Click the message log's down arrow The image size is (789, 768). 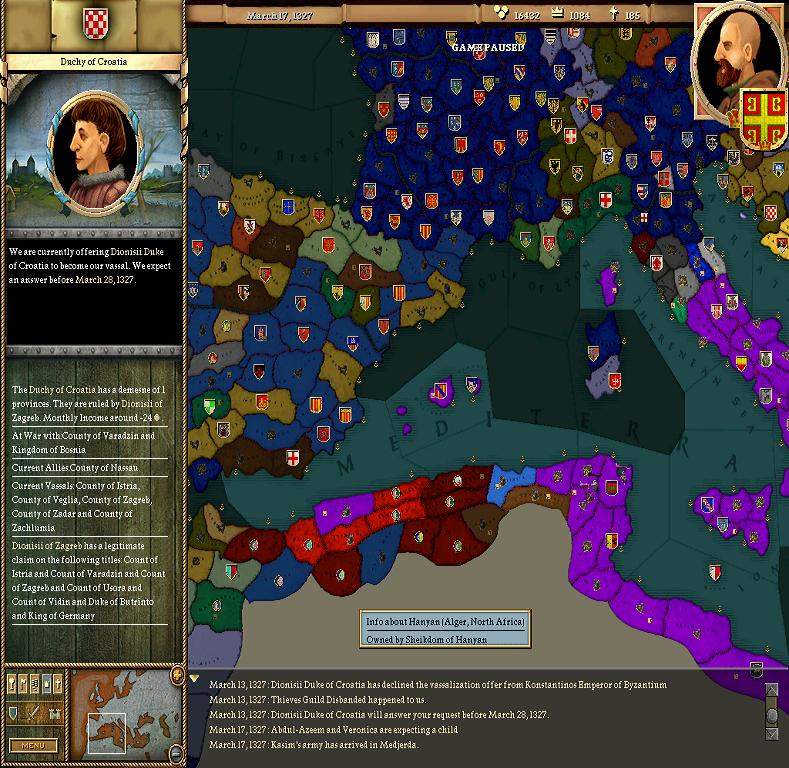(x=771, y=736)
